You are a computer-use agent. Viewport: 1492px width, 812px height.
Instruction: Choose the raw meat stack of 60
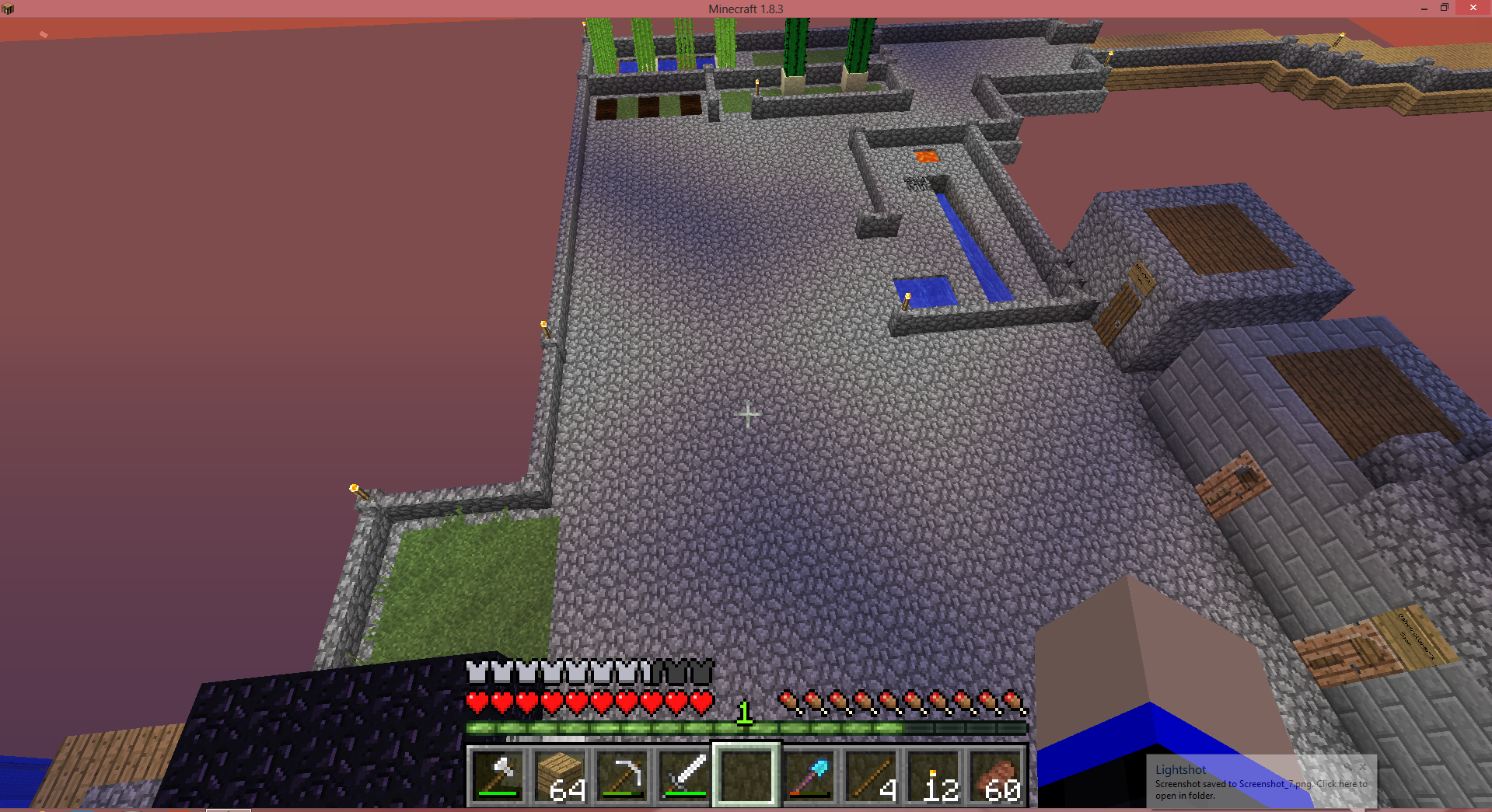coord(996,775)
